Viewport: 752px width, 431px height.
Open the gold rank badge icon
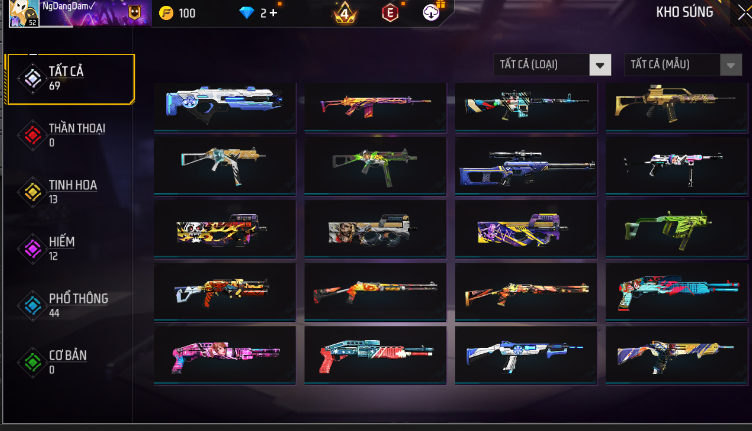(x=345, y=13)
